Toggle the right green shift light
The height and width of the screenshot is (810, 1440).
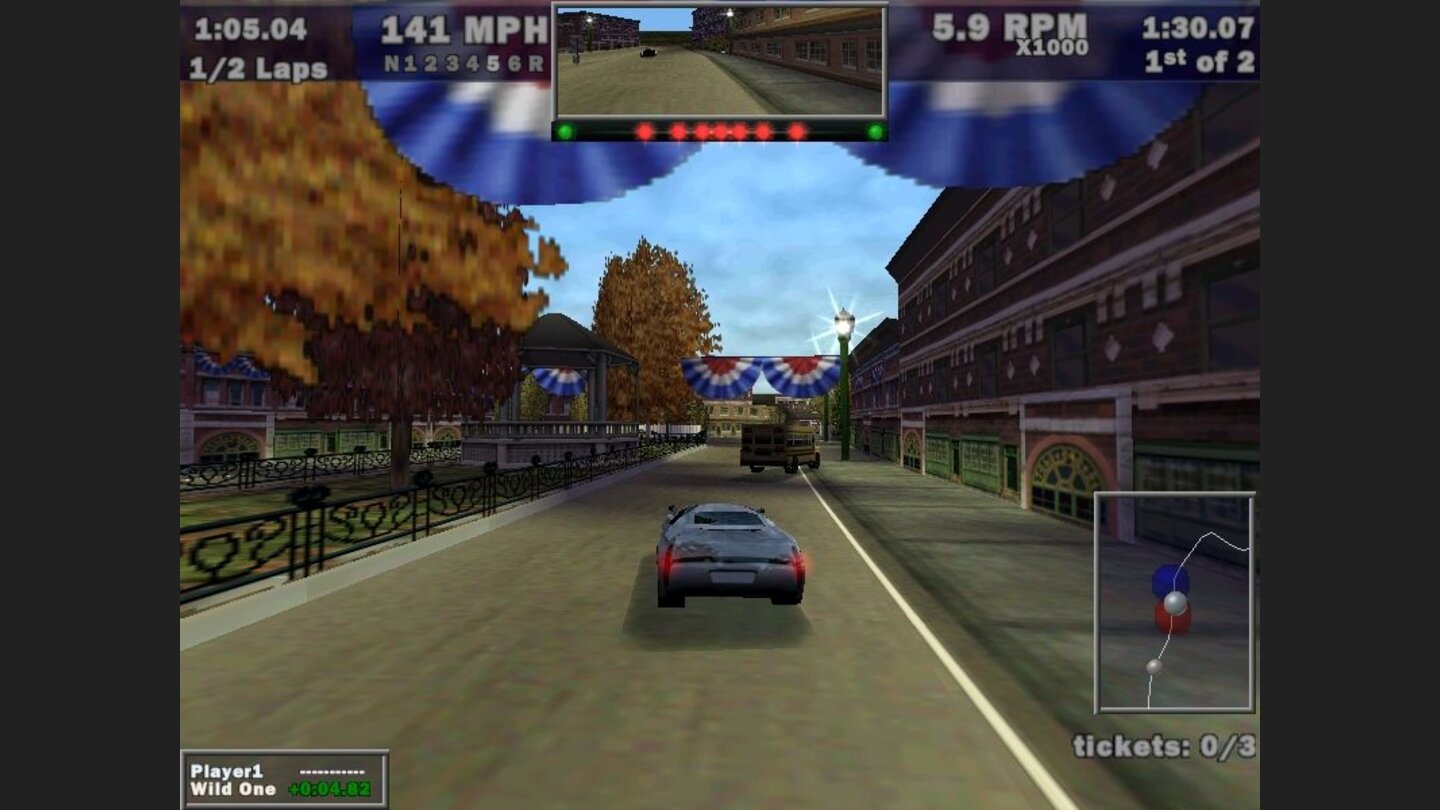[x=877, y=129]
